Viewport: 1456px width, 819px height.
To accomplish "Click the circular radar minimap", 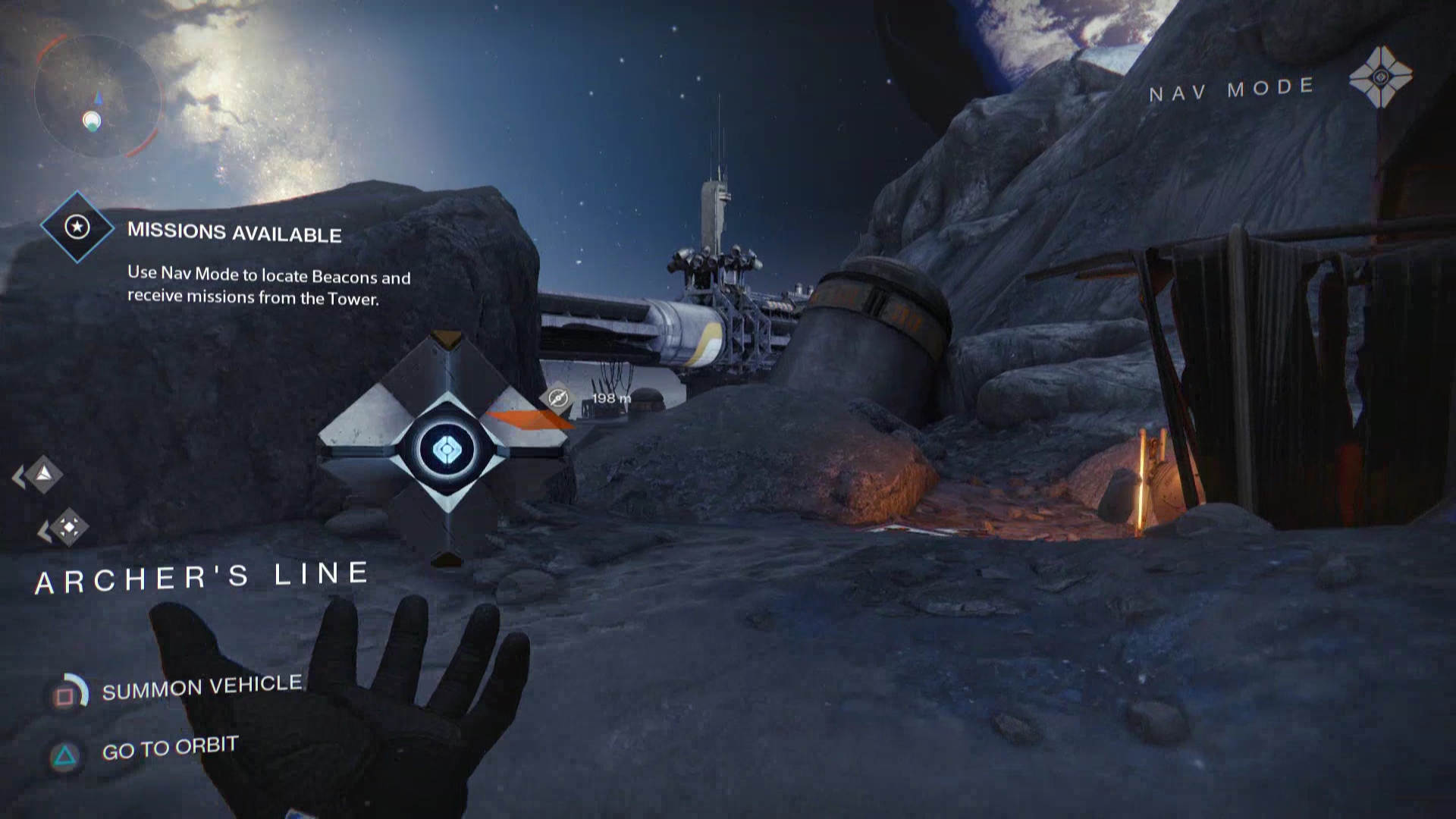I will pos(96,96).
